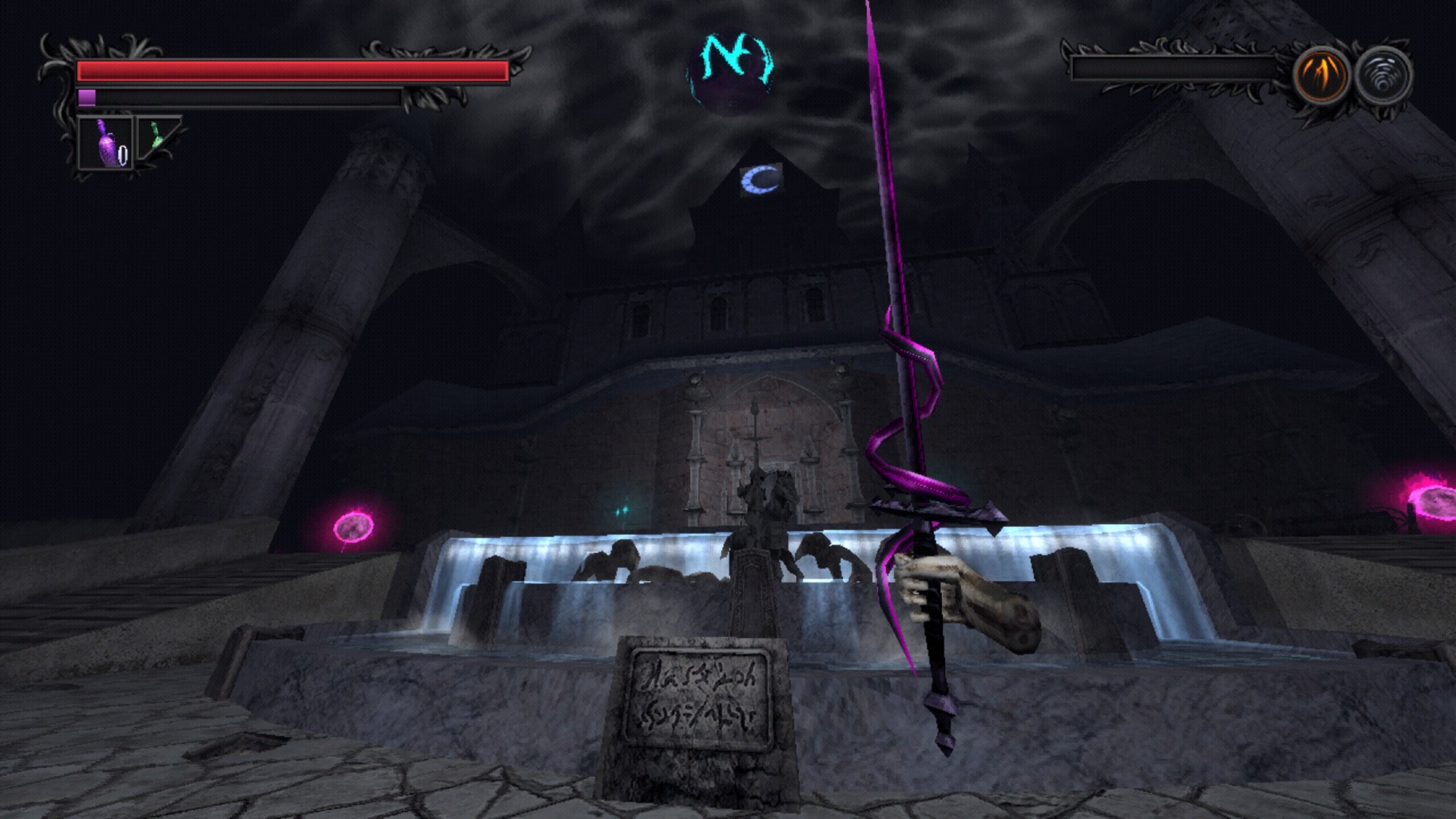
Task: Choose the green vial item slot
Action: tap(157, 137)
